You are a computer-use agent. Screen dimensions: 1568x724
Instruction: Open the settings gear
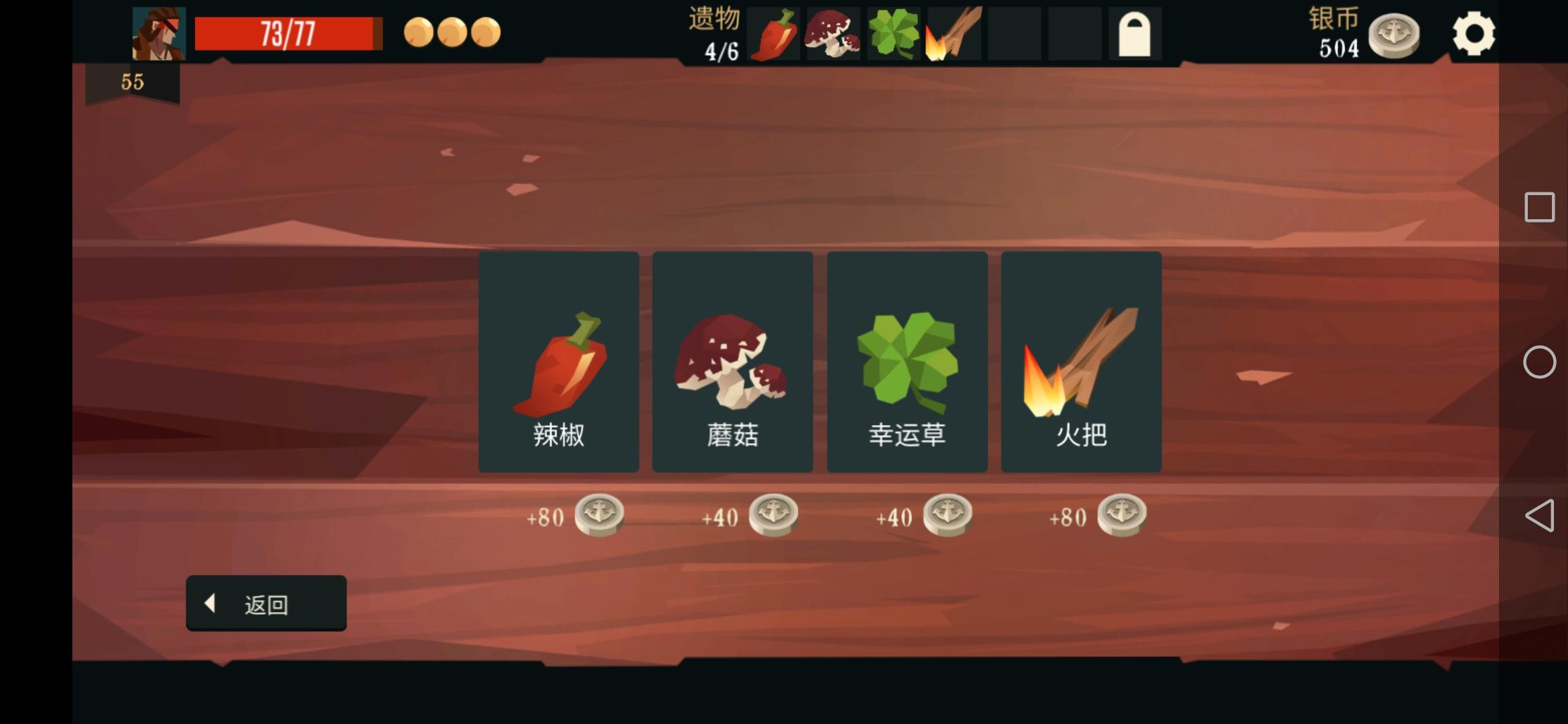[1474, 32]
